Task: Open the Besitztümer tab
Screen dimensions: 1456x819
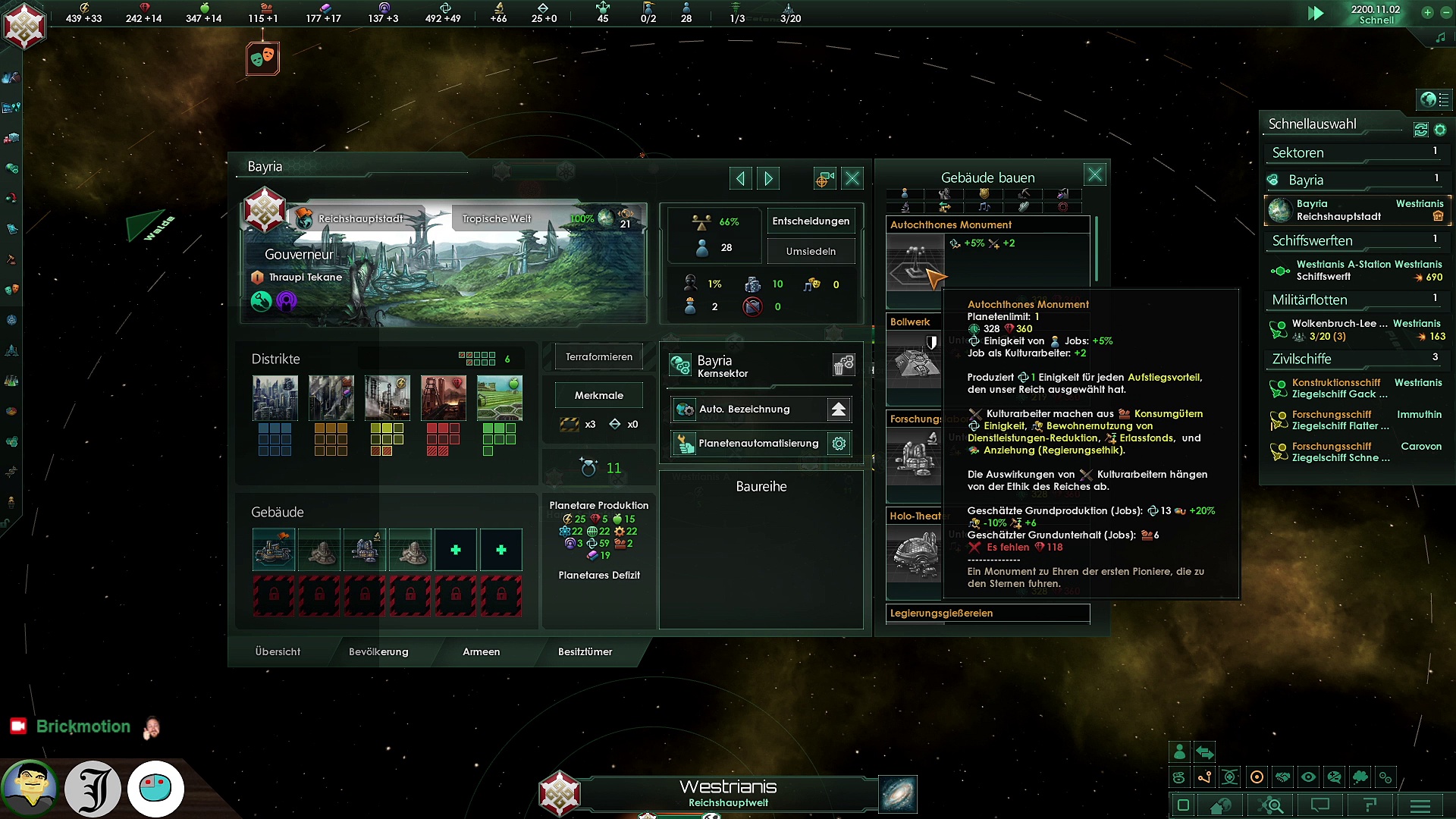Action: 585,651
